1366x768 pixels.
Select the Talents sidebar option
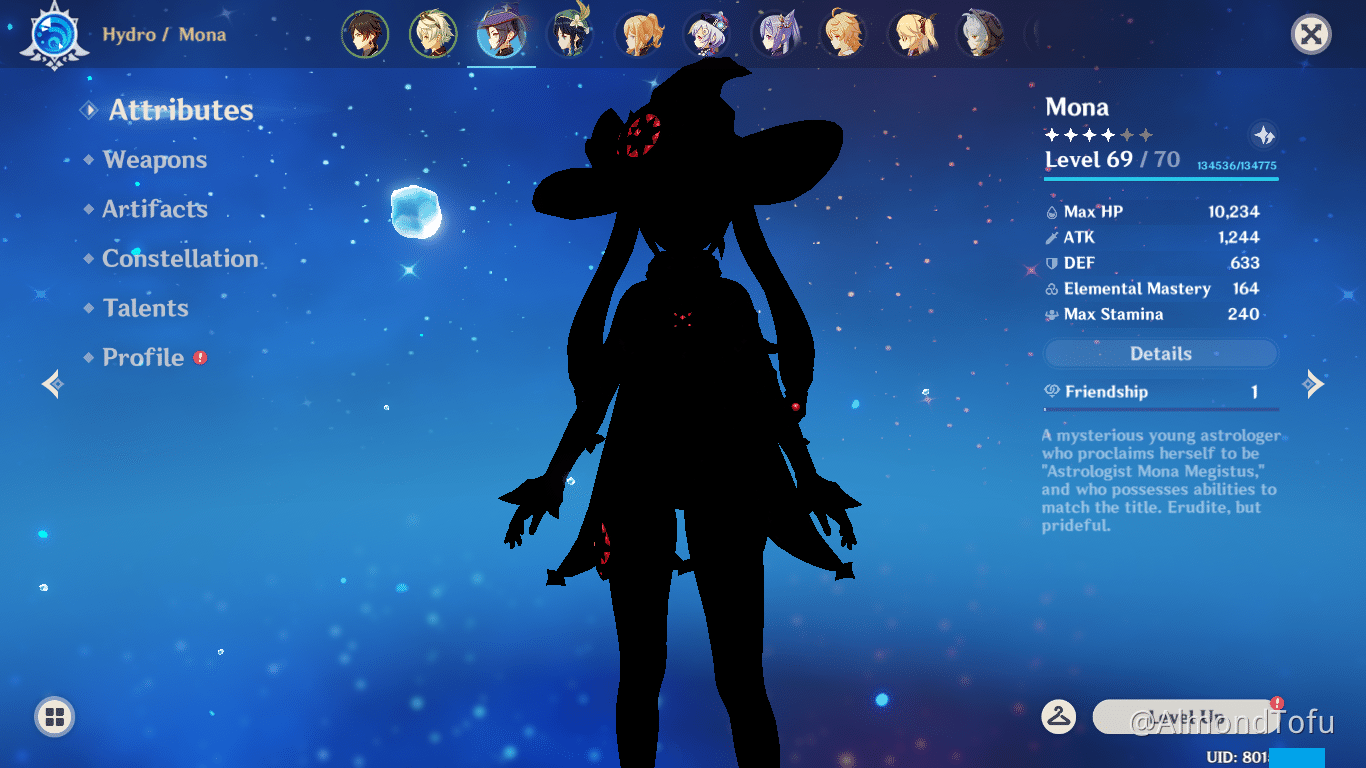pyautogui.click(x=145, y=308)
